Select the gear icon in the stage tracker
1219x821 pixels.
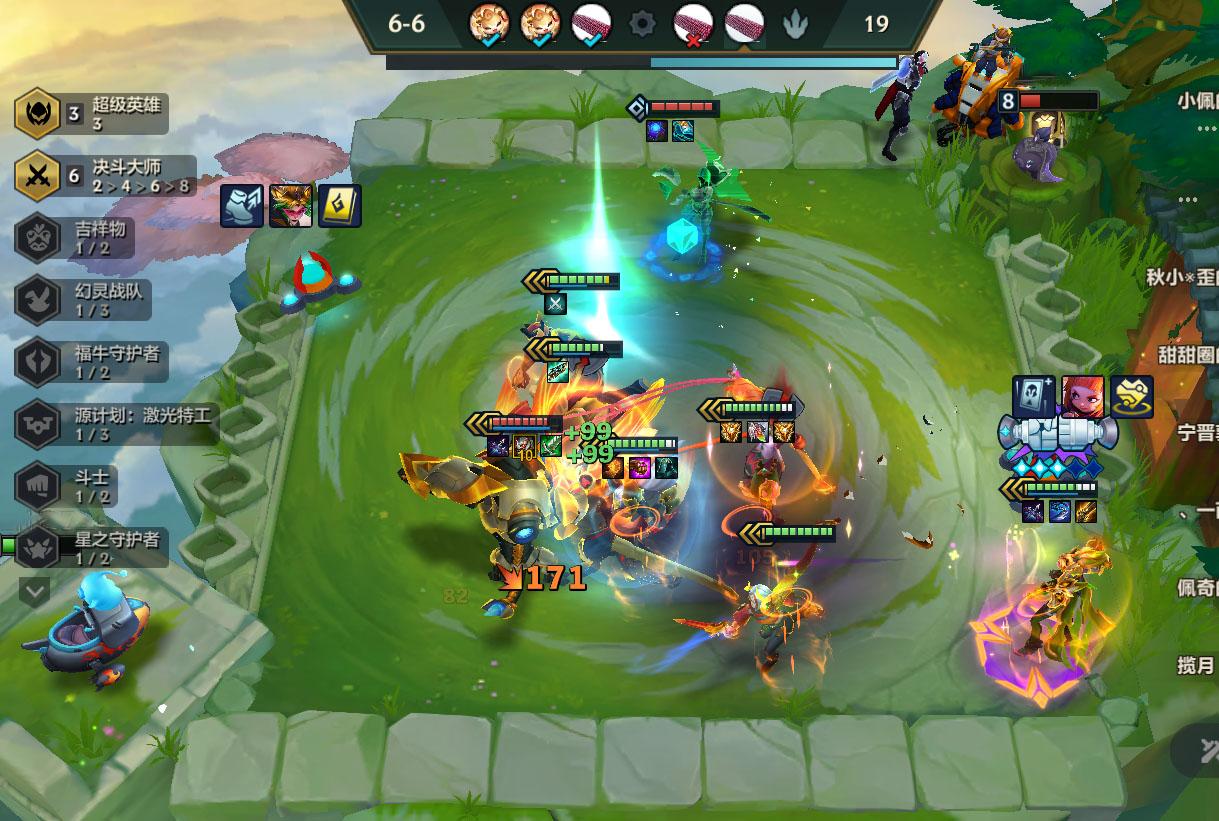click(x=642, y=23)
